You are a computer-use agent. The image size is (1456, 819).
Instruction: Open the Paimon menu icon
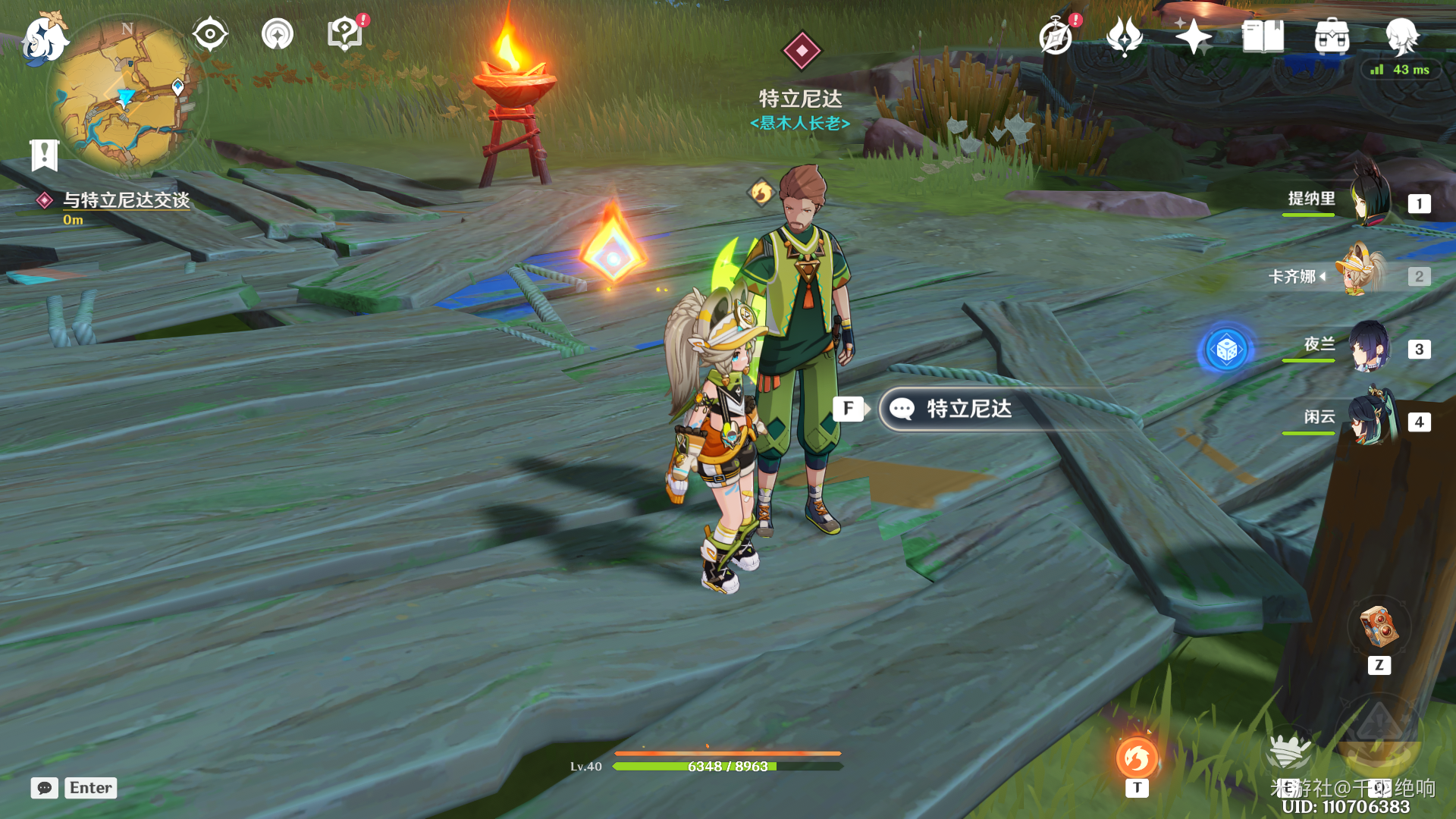(x=44, y=38)
